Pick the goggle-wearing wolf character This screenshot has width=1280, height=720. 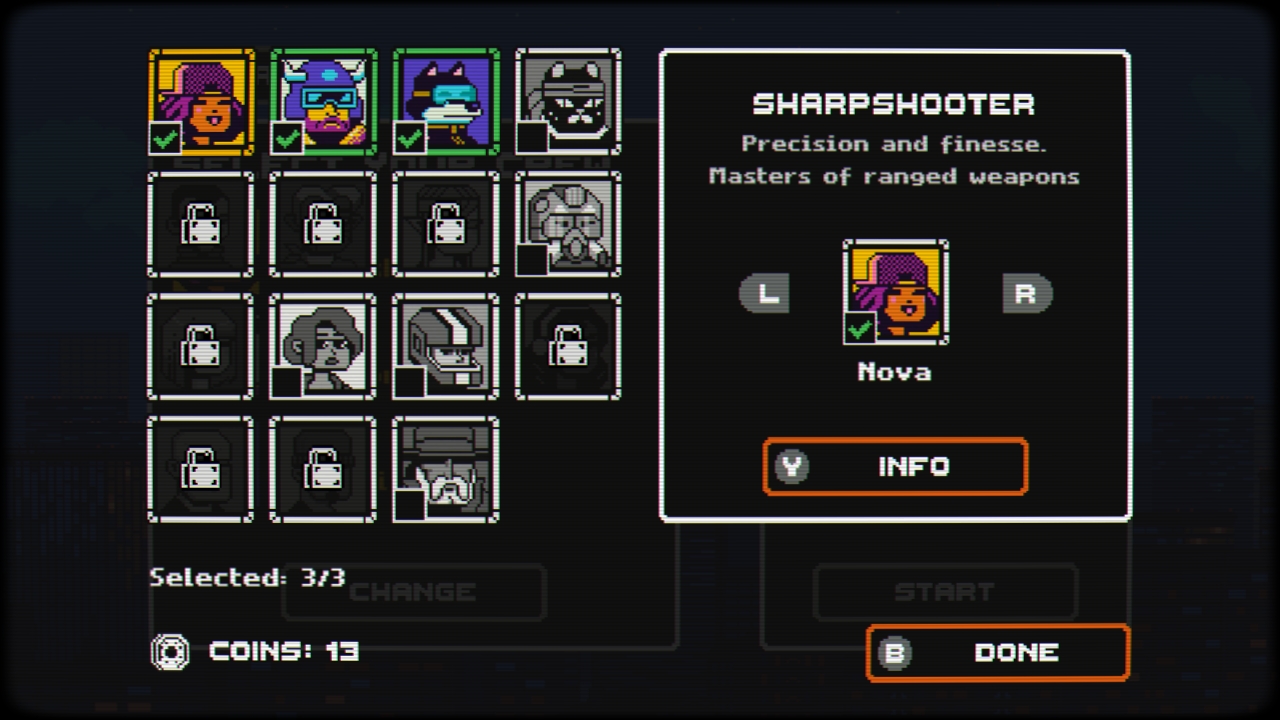[x=445, y=99]
